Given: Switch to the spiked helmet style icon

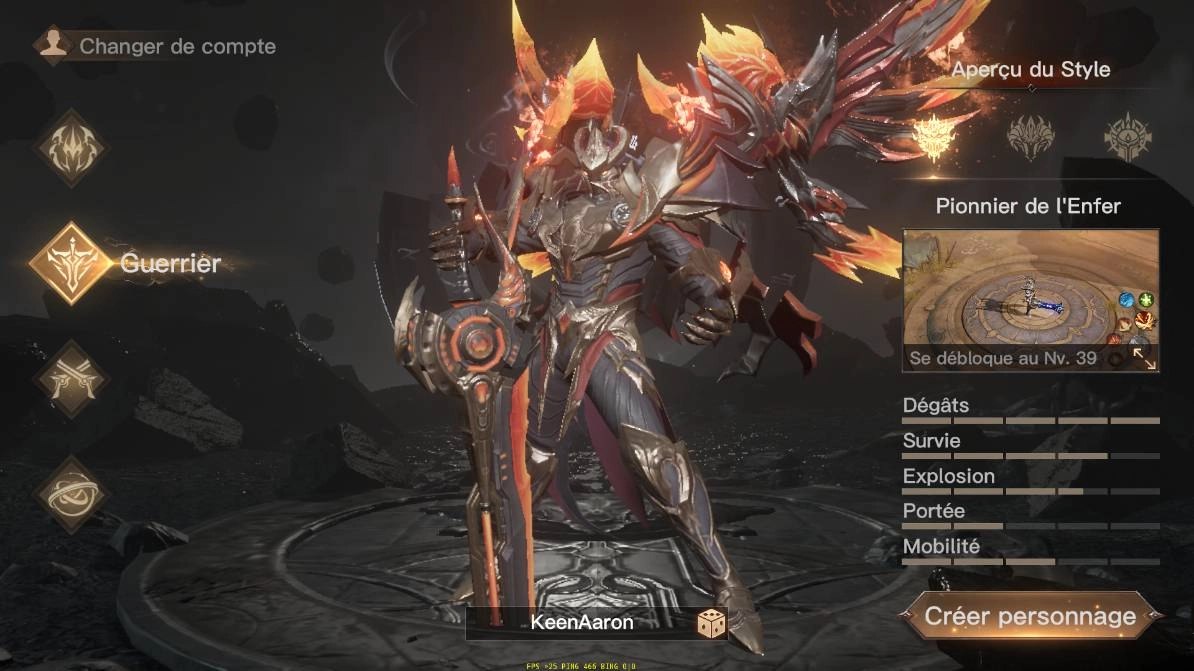Looking at the screenshot, I should [x=1127, y=136].
